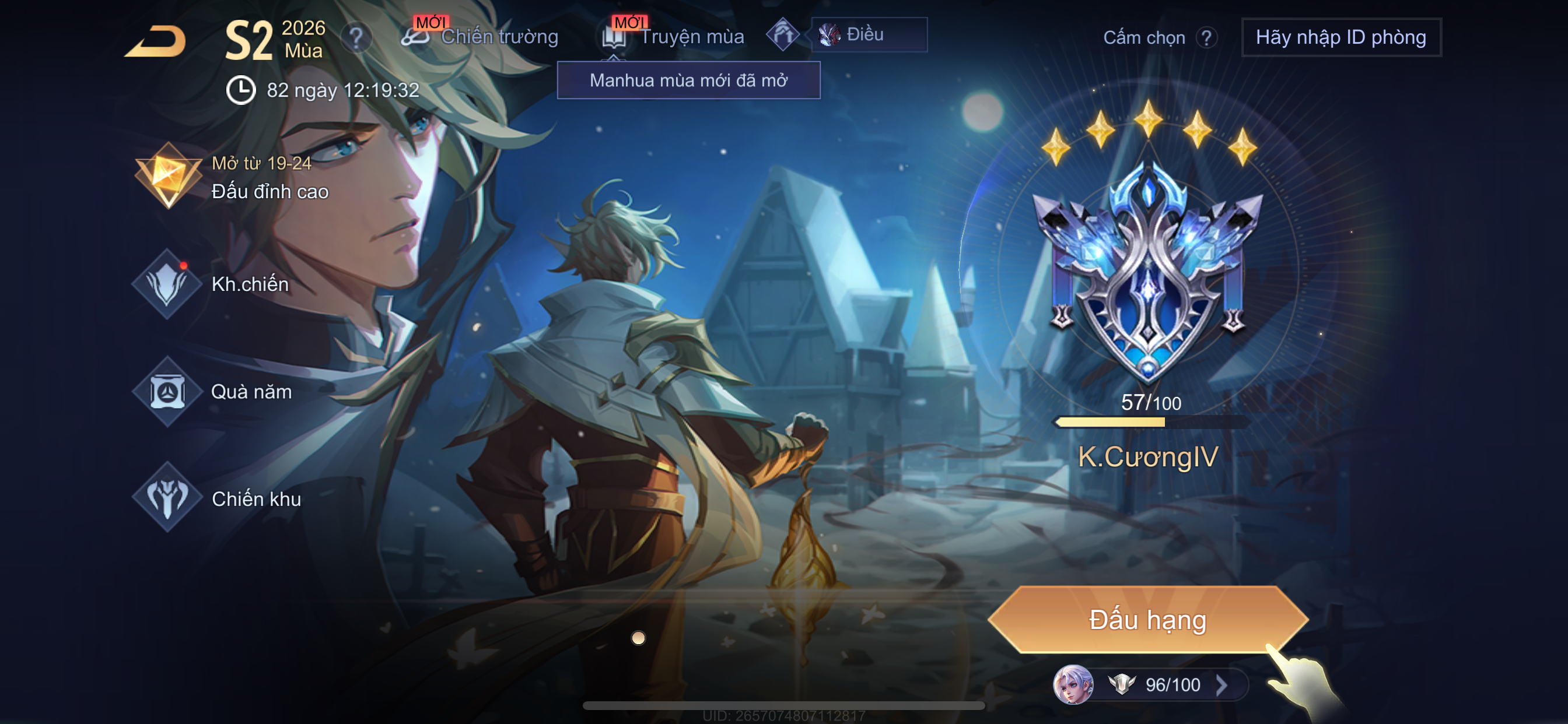
Task: Start ranked match with Đấu hạng
Action: click(x=1147, y=620)
